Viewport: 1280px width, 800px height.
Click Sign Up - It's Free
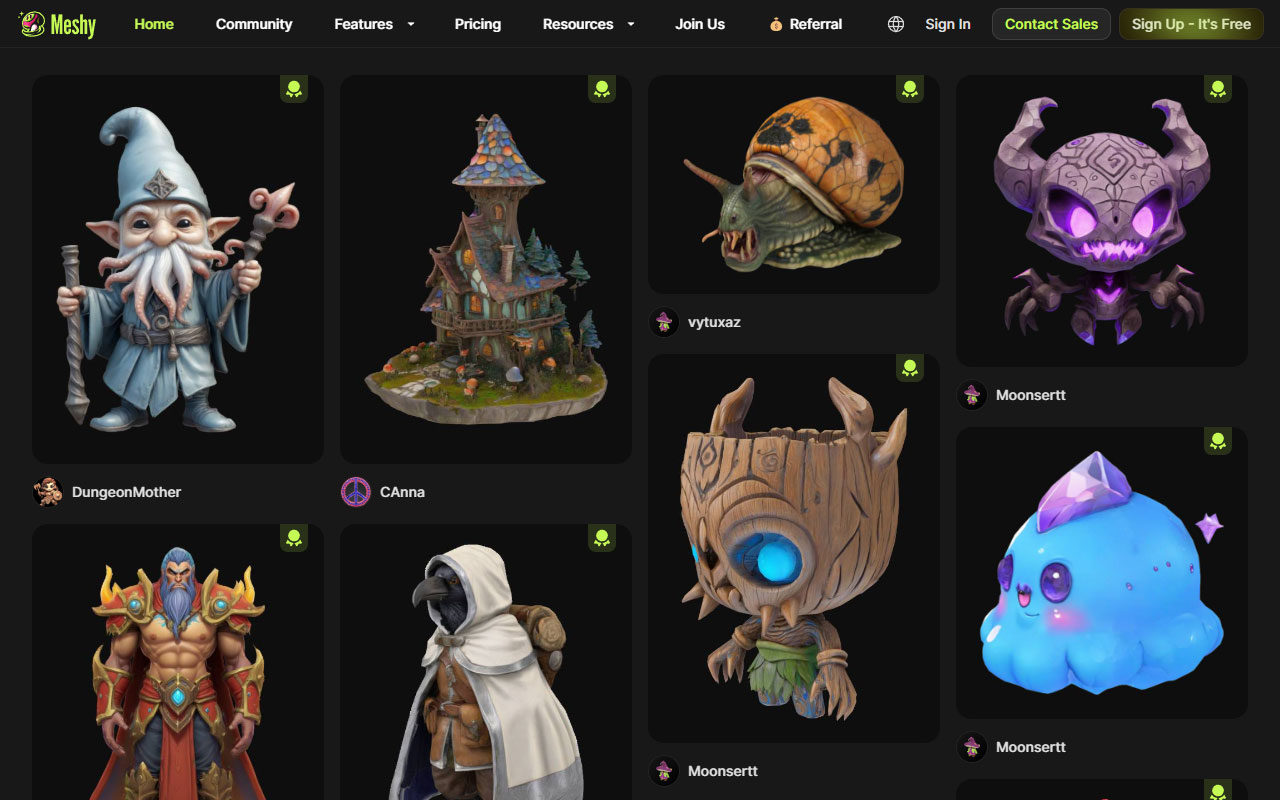[1190, 23]
